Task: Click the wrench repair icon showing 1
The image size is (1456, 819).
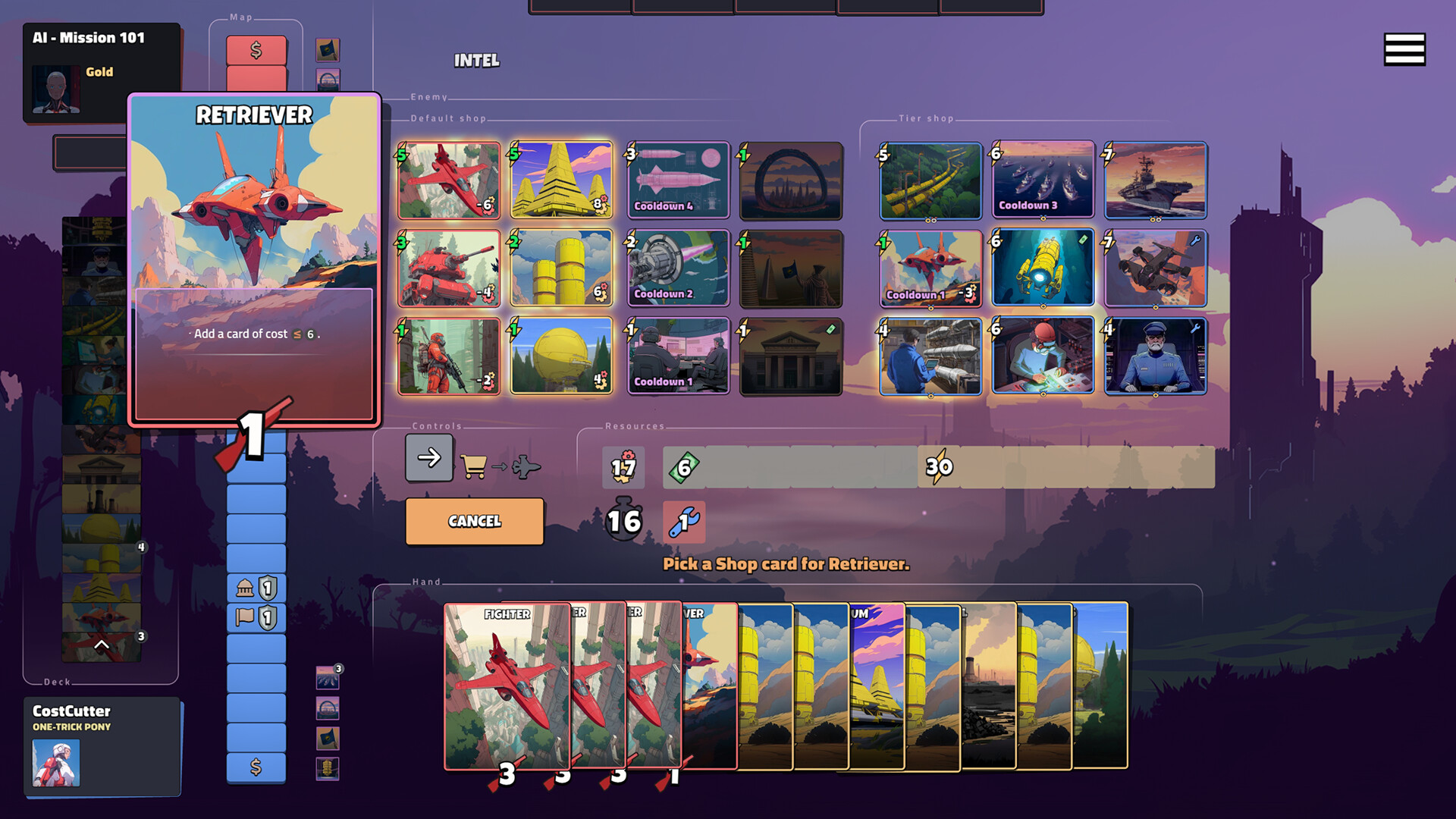Action: [683, 522]
